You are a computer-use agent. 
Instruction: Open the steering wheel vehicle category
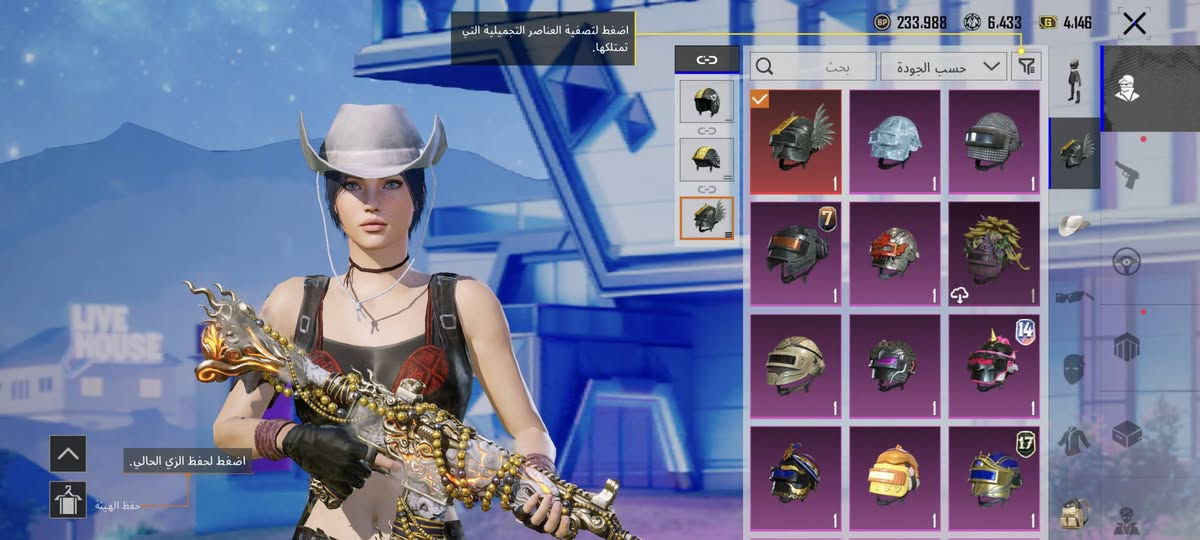(1127, 260)
